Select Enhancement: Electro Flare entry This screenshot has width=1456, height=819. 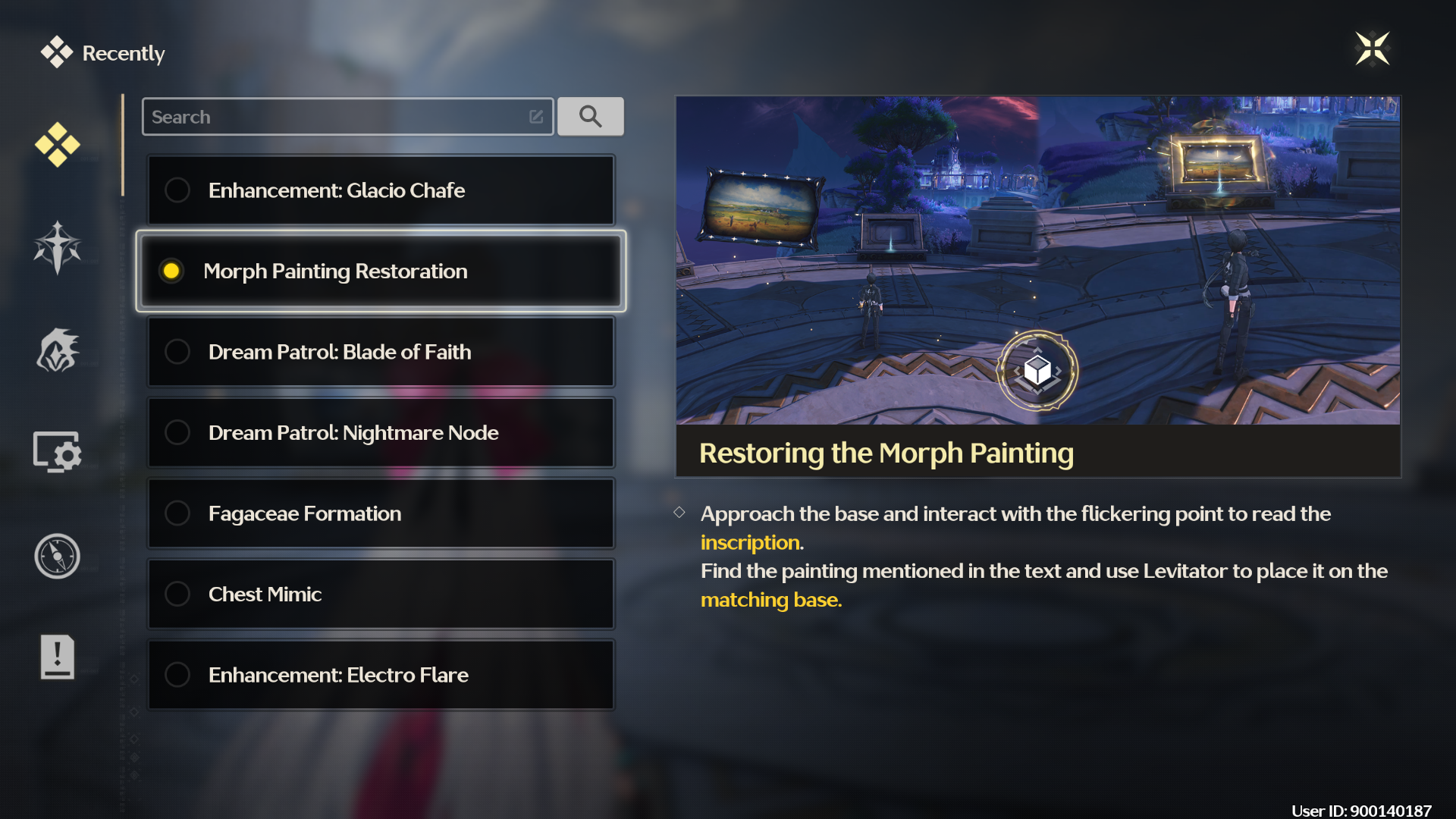(x=381, y=675)
